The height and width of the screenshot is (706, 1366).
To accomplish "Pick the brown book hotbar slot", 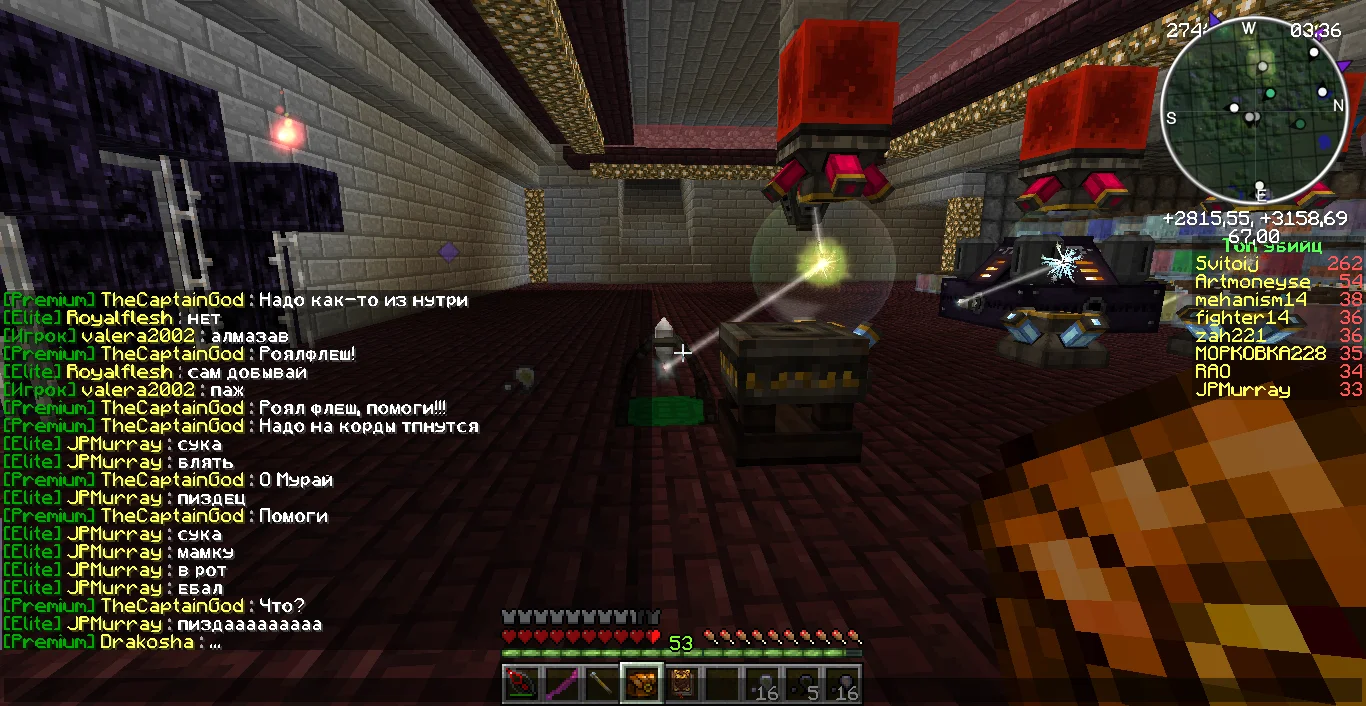I will [682, 685].
